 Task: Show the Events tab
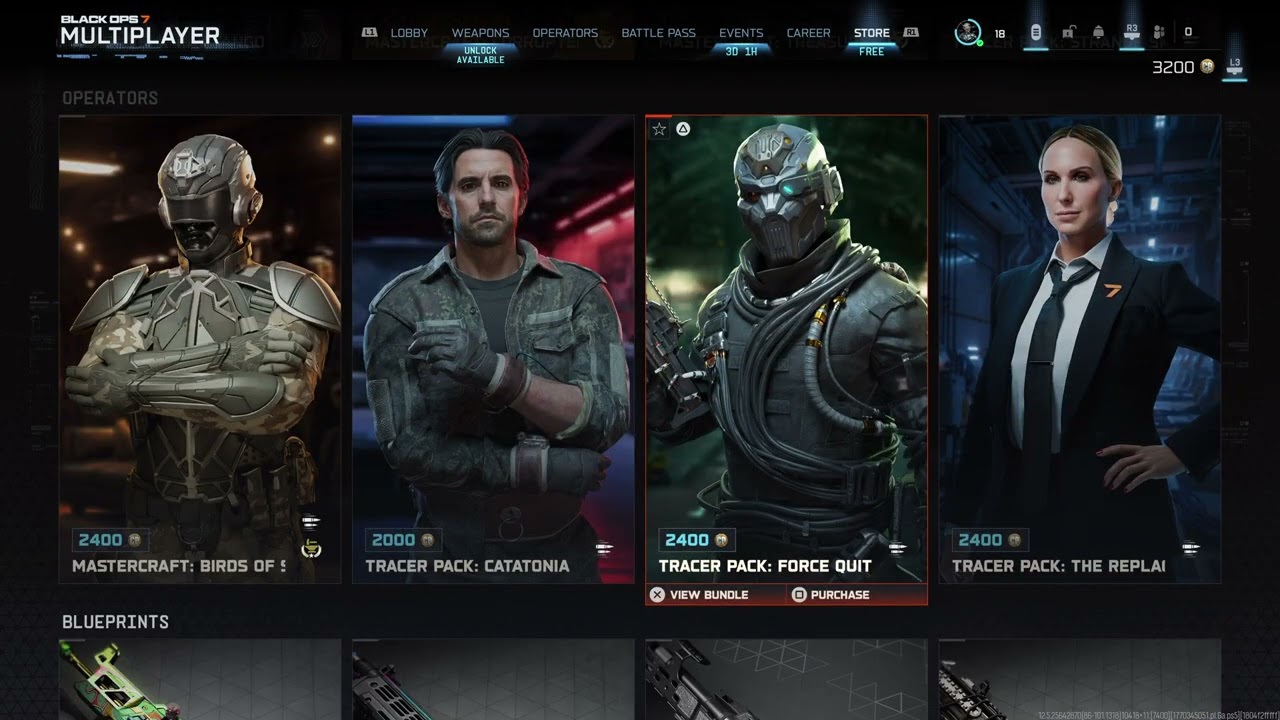[741, 33]
